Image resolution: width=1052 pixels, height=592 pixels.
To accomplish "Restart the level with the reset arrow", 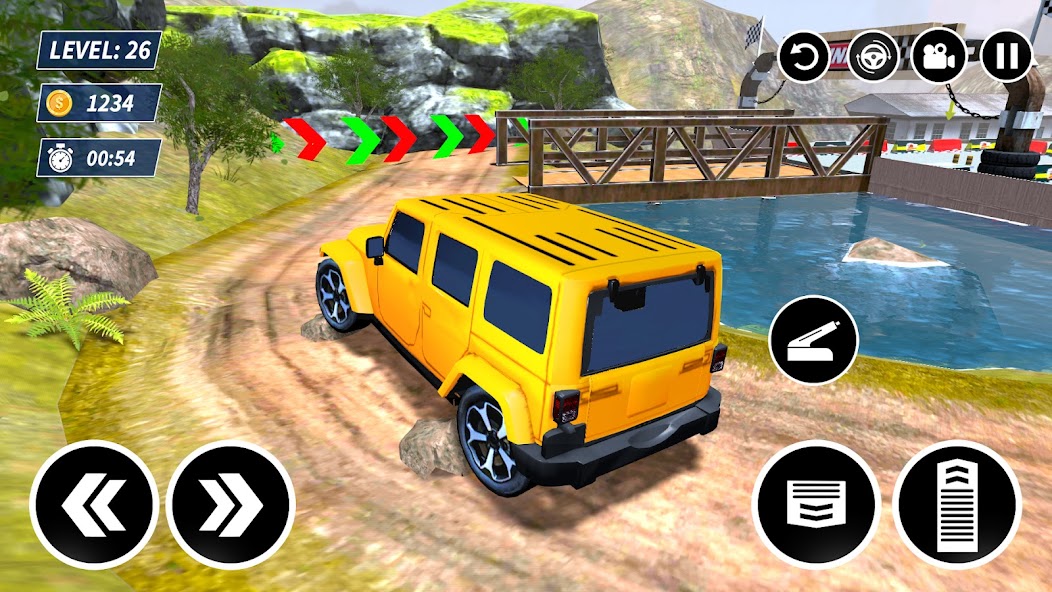I will click(x=806, y=55).
